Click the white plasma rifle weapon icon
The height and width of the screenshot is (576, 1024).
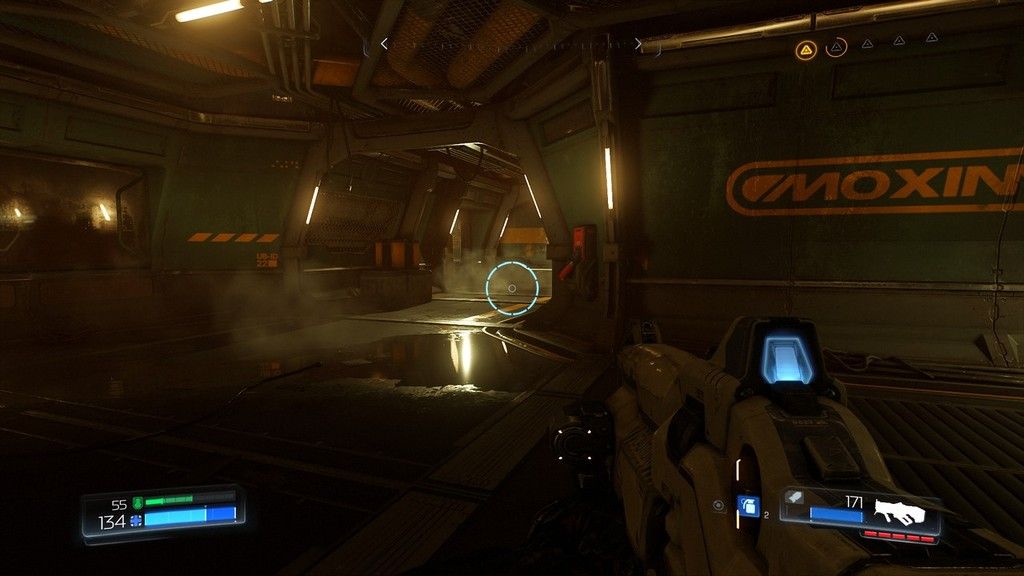[899, 512]
